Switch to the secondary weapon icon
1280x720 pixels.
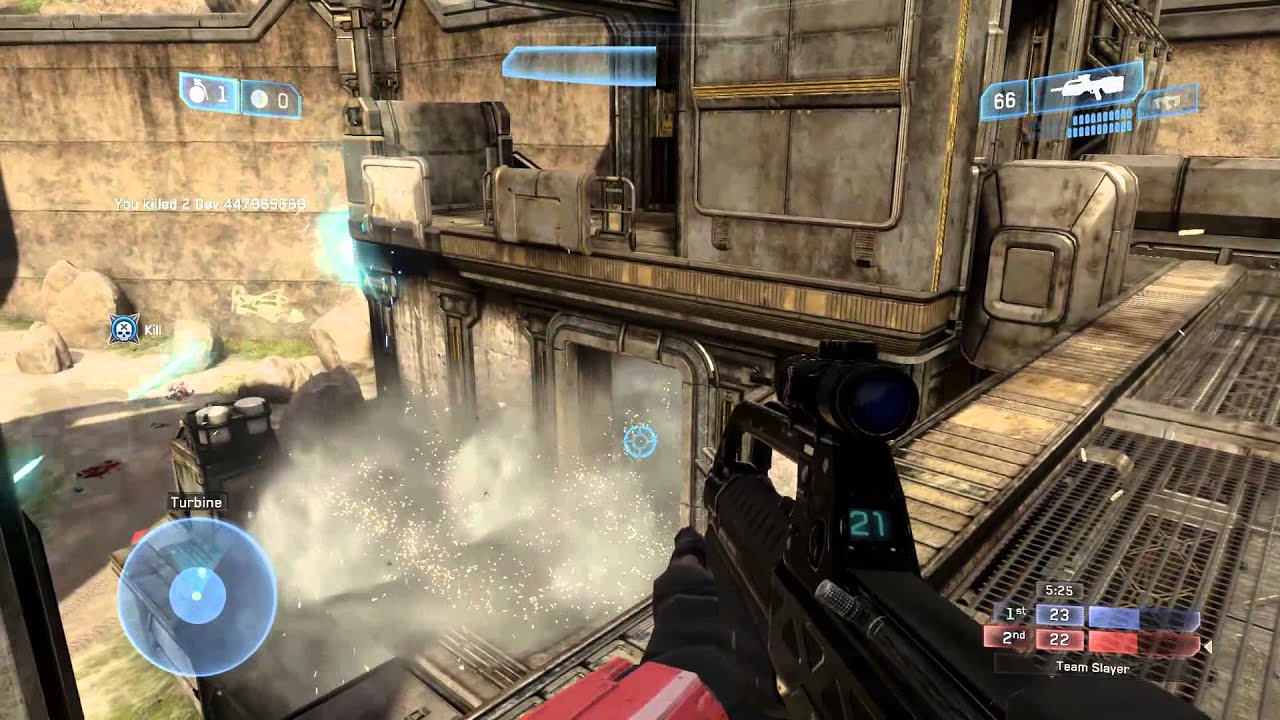pos(1167,100)
